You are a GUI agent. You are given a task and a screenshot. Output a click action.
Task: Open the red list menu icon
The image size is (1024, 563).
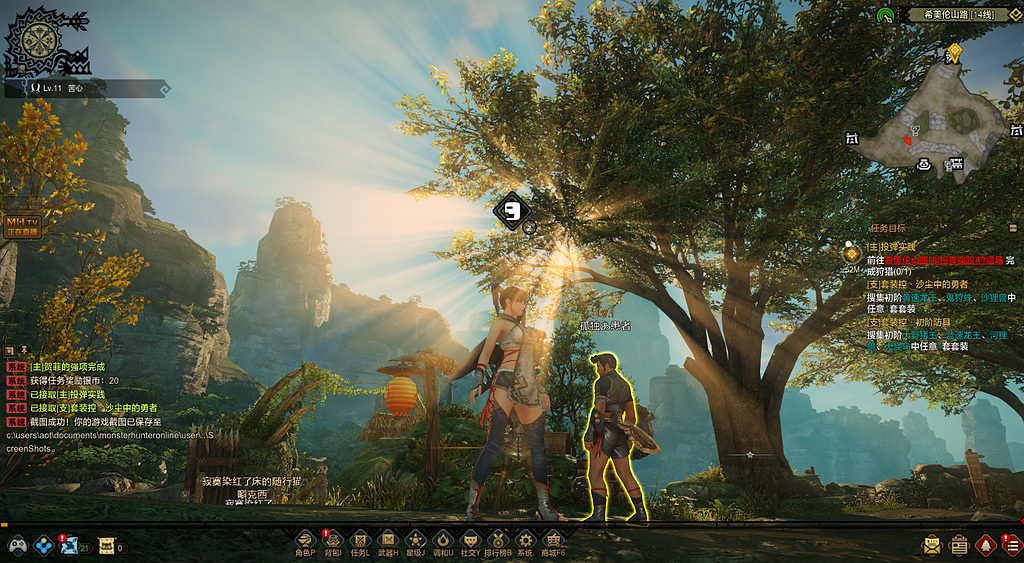(1010, 545)
